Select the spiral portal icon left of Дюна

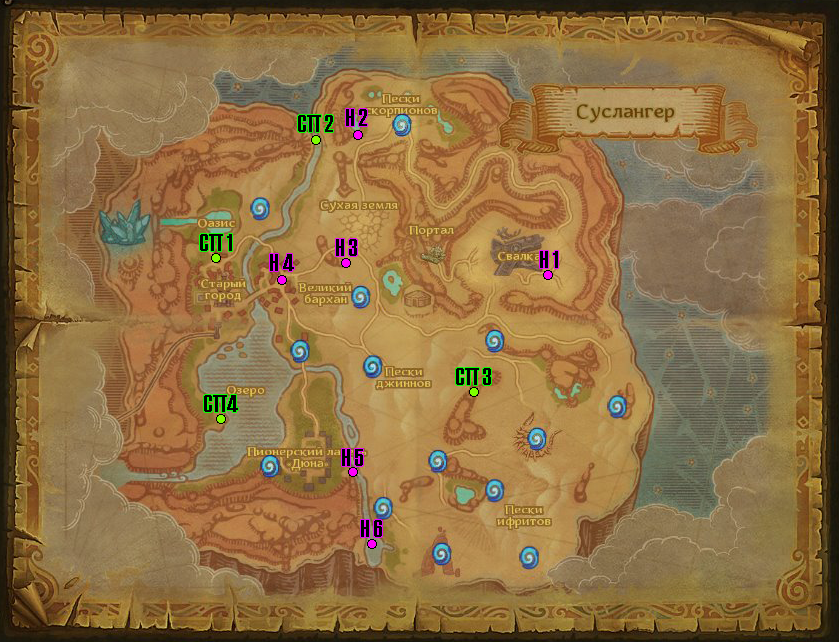(270, 466)
